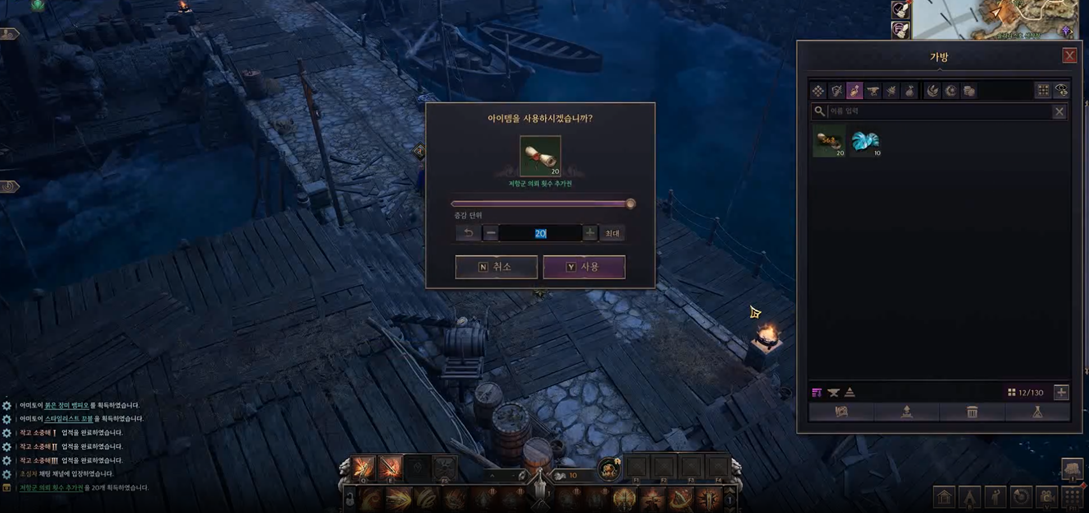Click the quantity number input field
This screenshot has height=513, width=1089.
pyautogui.click(x=540, y=233)
